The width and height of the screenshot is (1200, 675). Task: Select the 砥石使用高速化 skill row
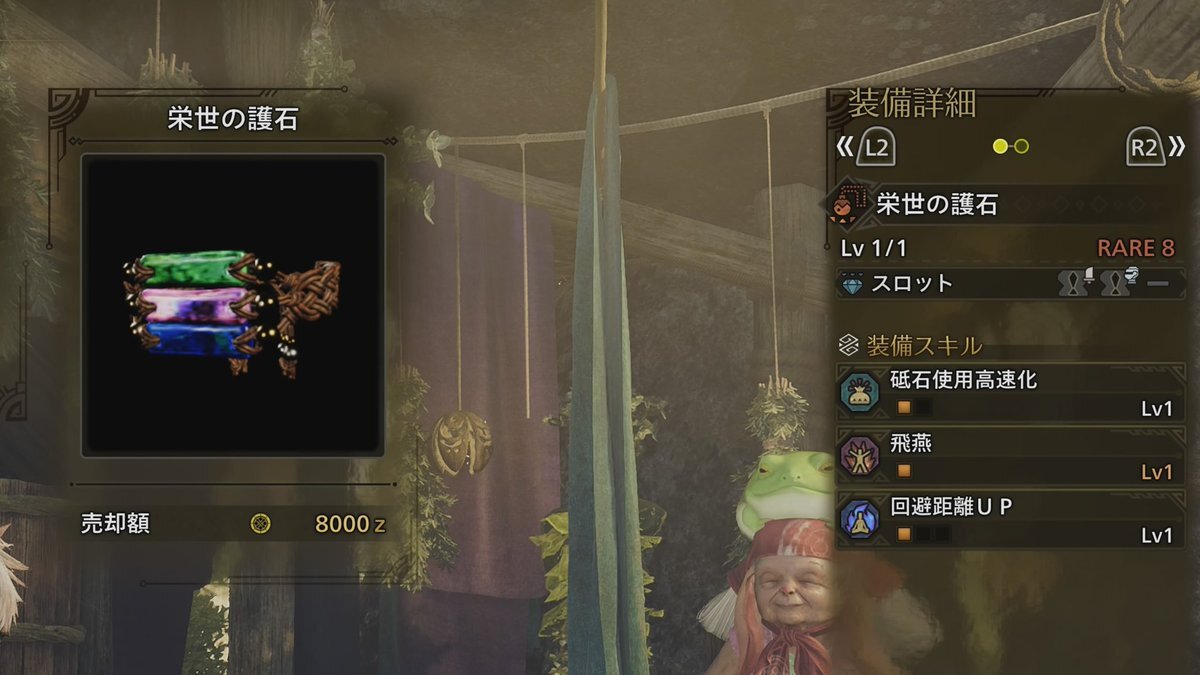pos(1008,393)
